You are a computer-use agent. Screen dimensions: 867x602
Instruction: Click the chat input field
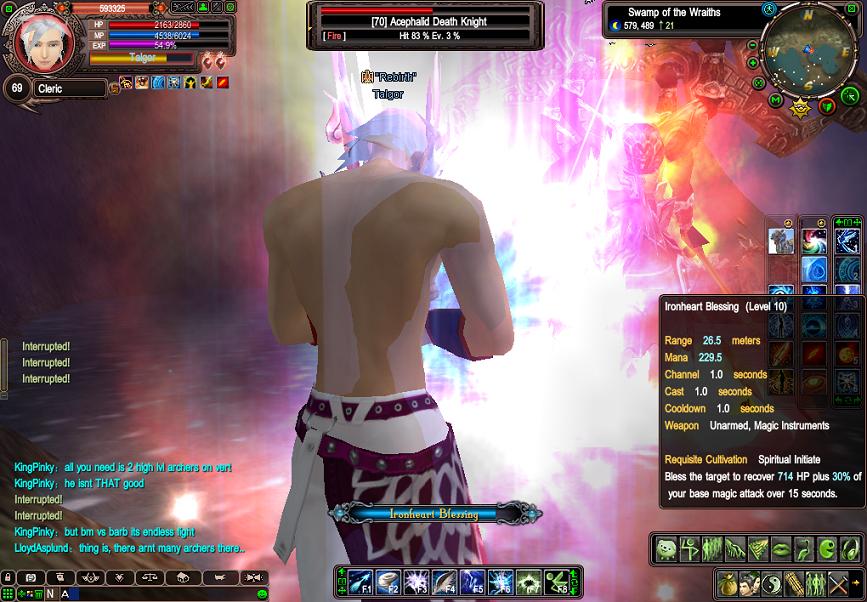(x=160, y=594)
